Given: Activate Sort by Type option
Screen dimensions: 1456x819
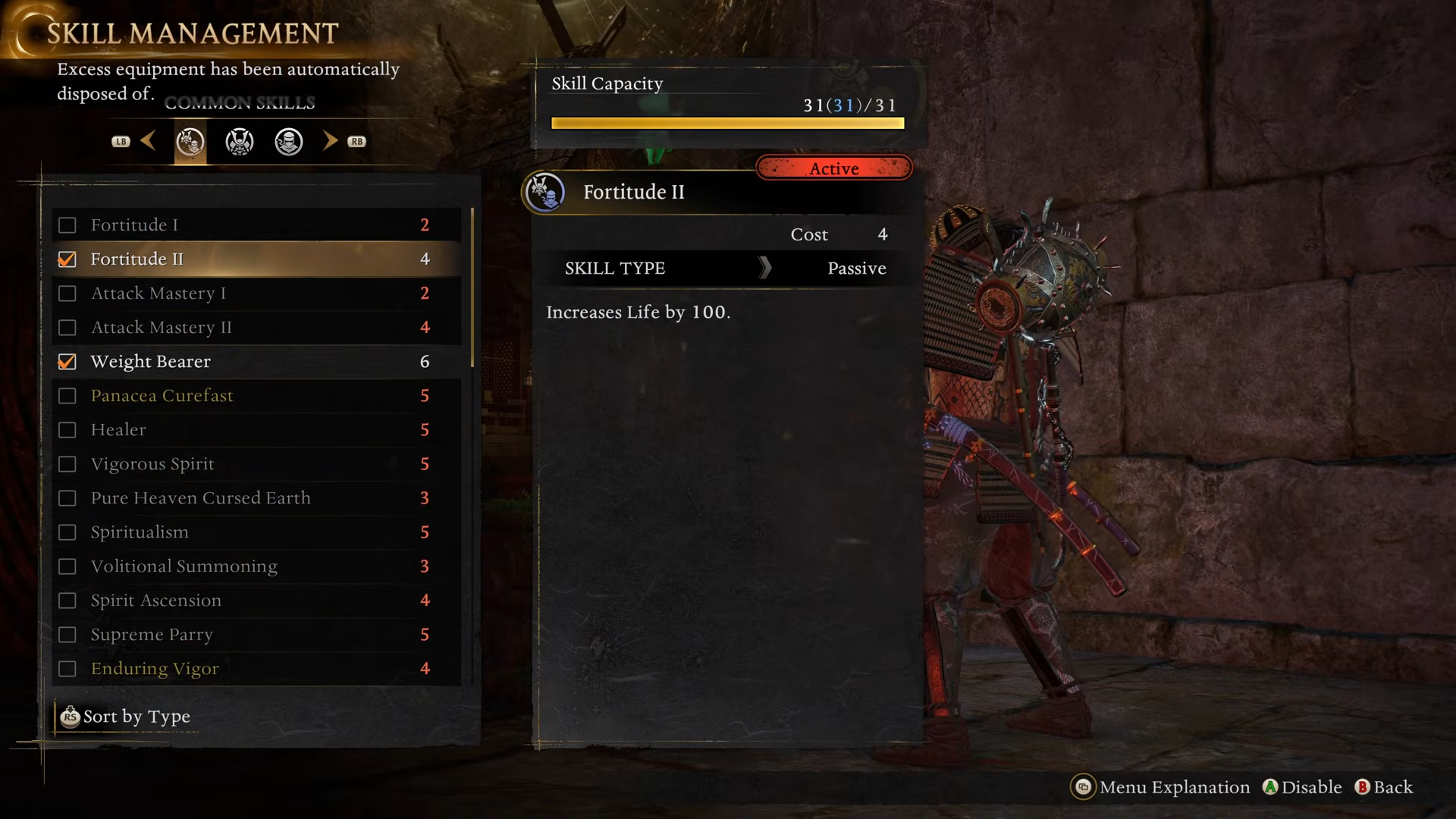Looking at the screenshot, I should pyautogui.click(x=127, y=717).
